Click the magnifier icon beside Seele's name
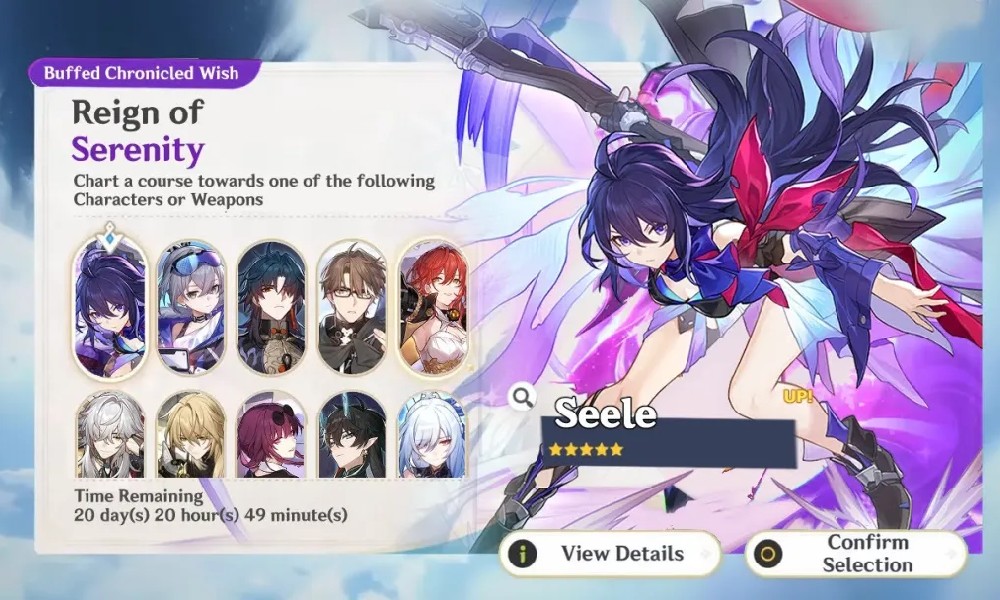The image size is (1000, 600). [x=522, y=397]
